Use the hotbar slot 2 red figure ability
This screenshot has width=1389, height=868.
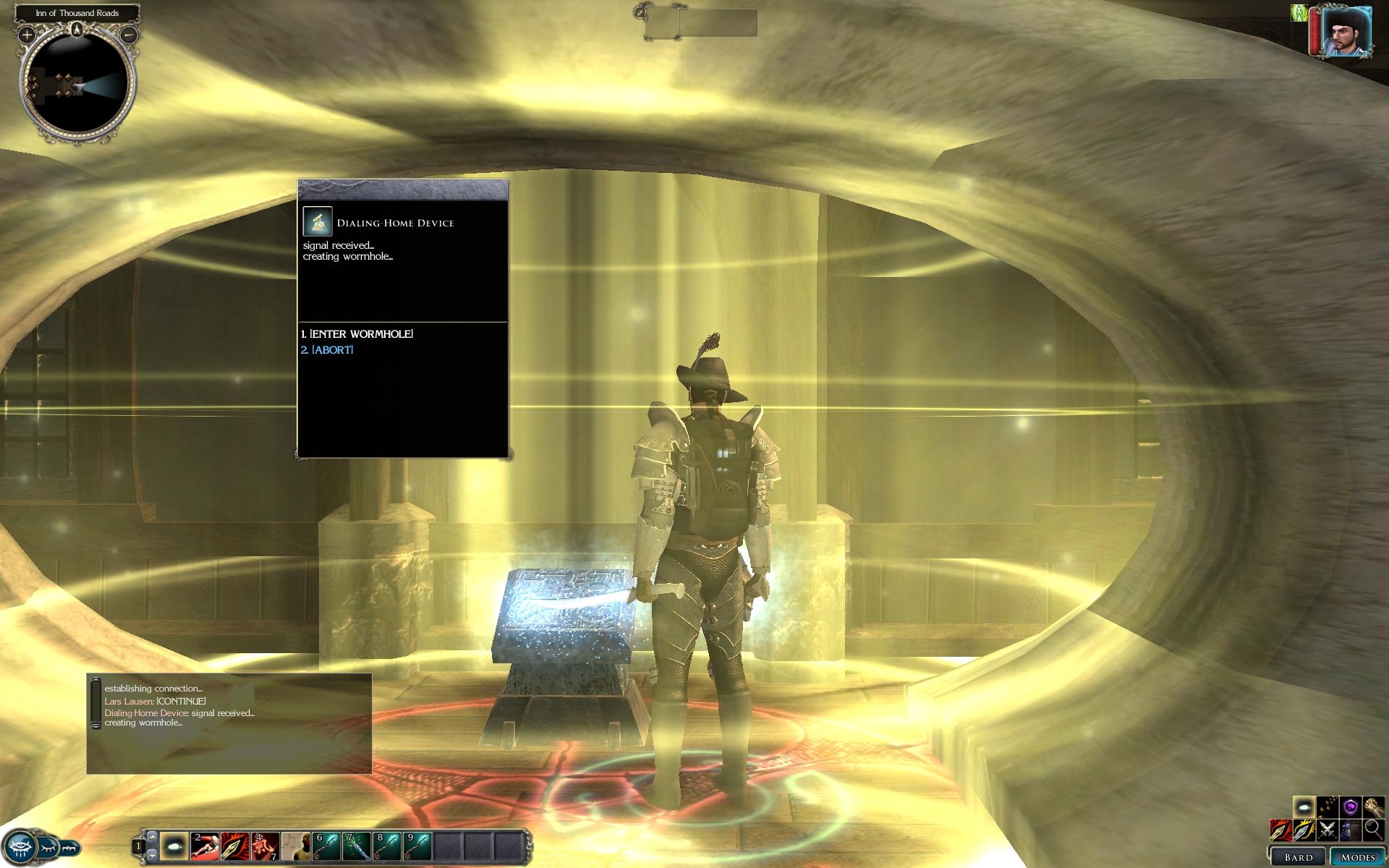pos(205,846)
